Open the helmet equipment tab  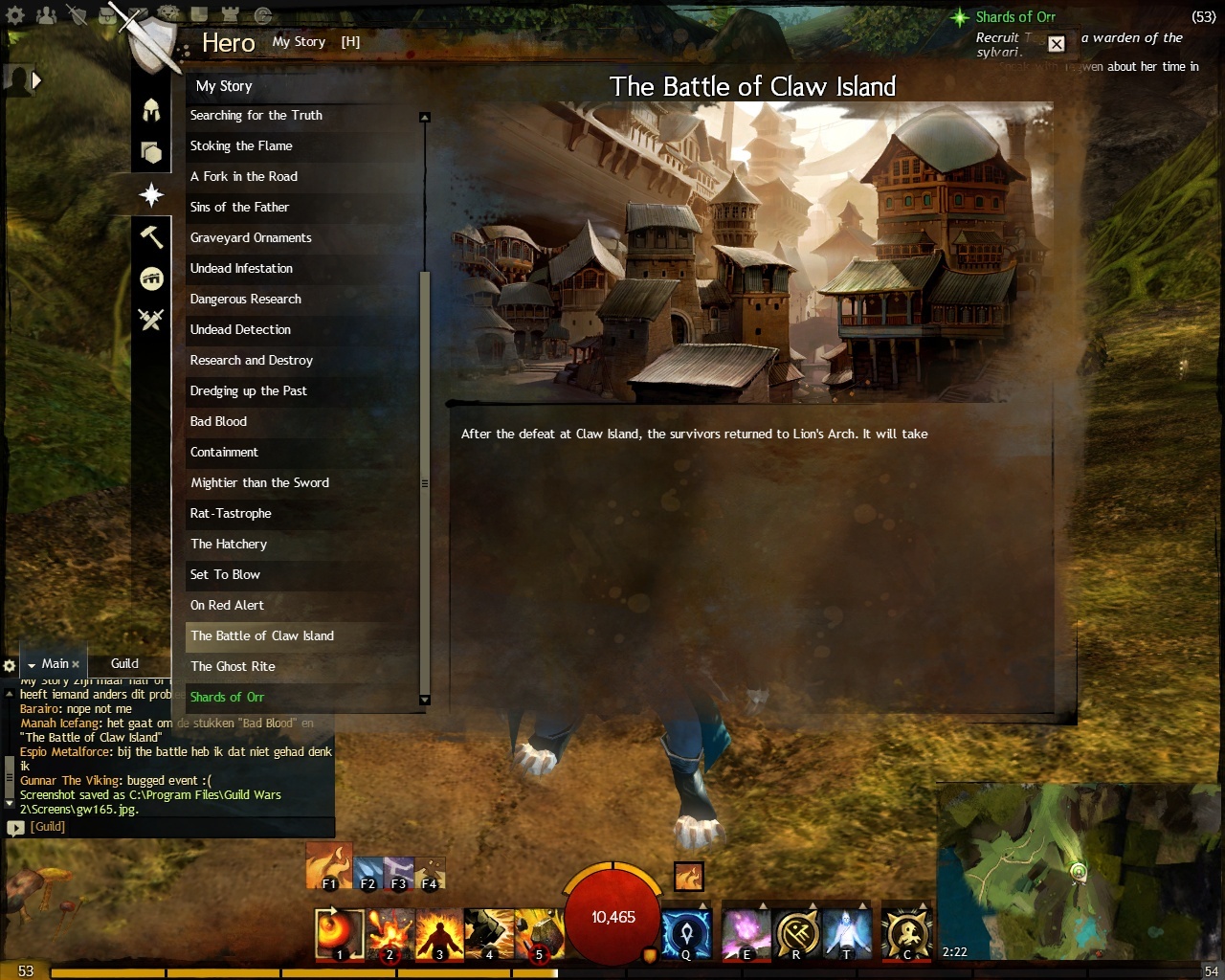[151, 110]
